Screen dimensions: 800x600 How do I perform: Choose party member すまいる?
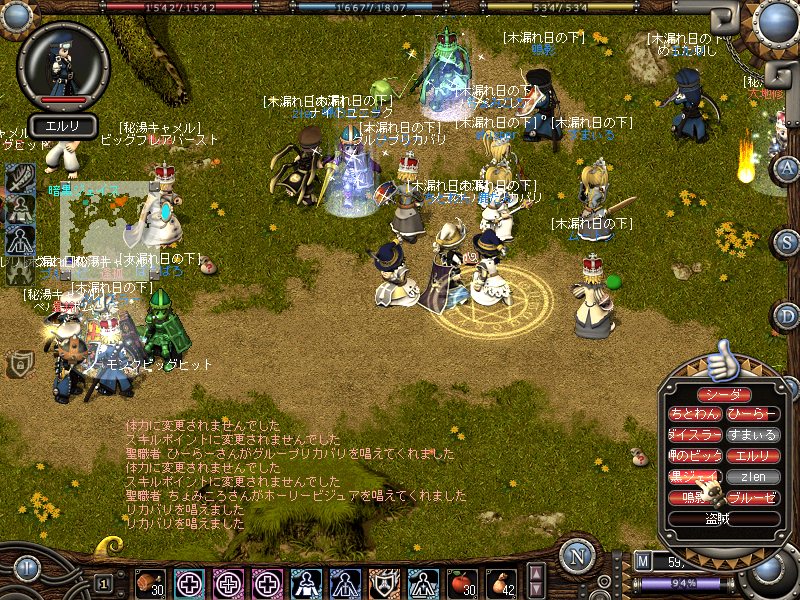[x=752, y=436]
